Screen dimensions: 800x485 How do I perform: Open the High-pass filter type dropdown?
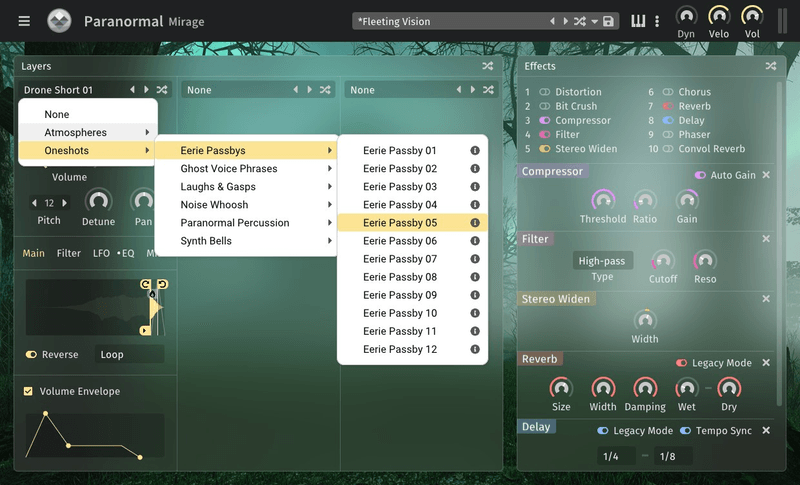(602, 262)
